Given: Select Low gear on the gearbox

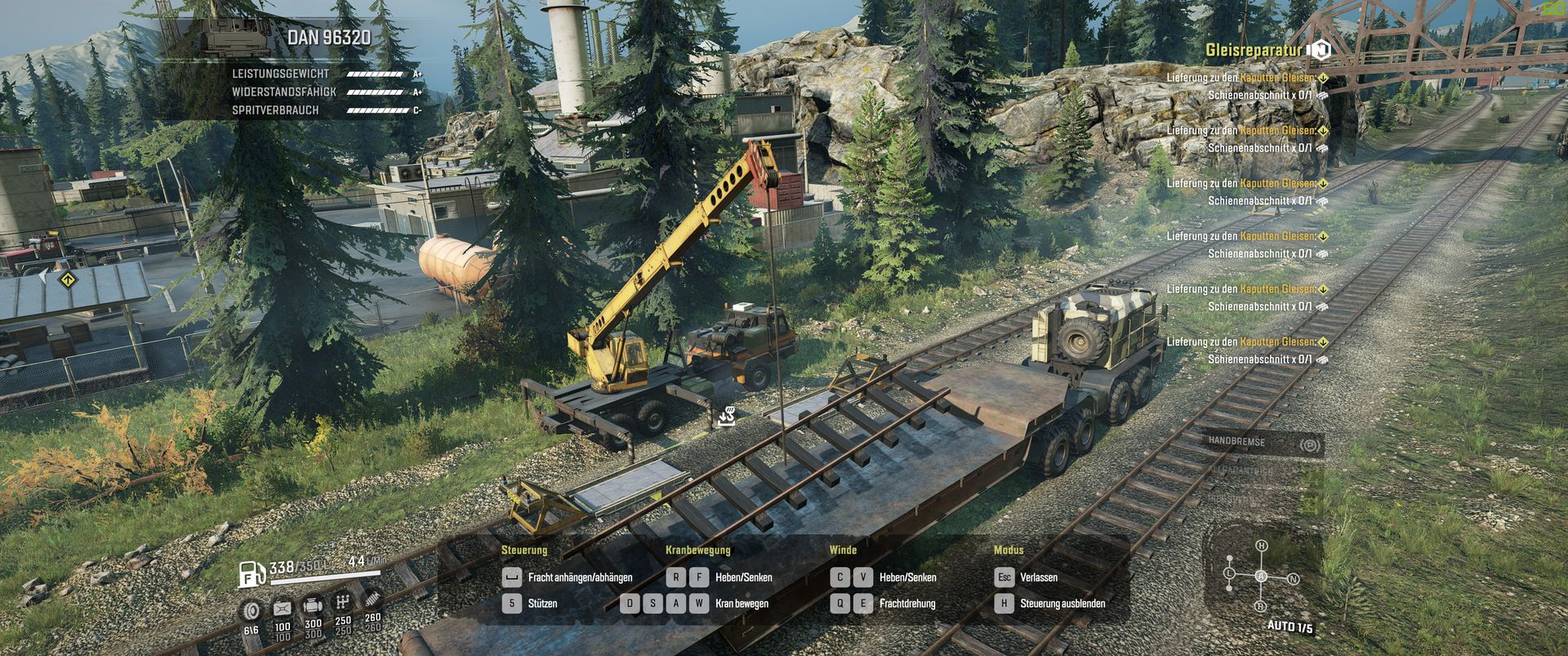Looking at the screenshot, I should point(1229,574).
